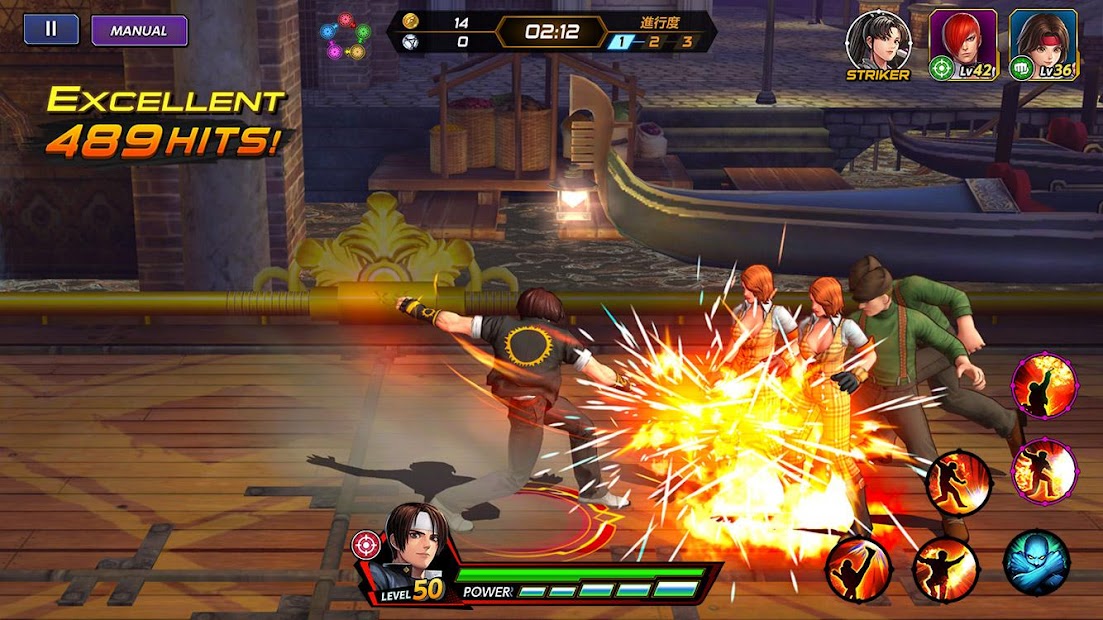1103x620 pixels.
Task: Open the colored element affinity wheel
Action: (x=344, y=37)
